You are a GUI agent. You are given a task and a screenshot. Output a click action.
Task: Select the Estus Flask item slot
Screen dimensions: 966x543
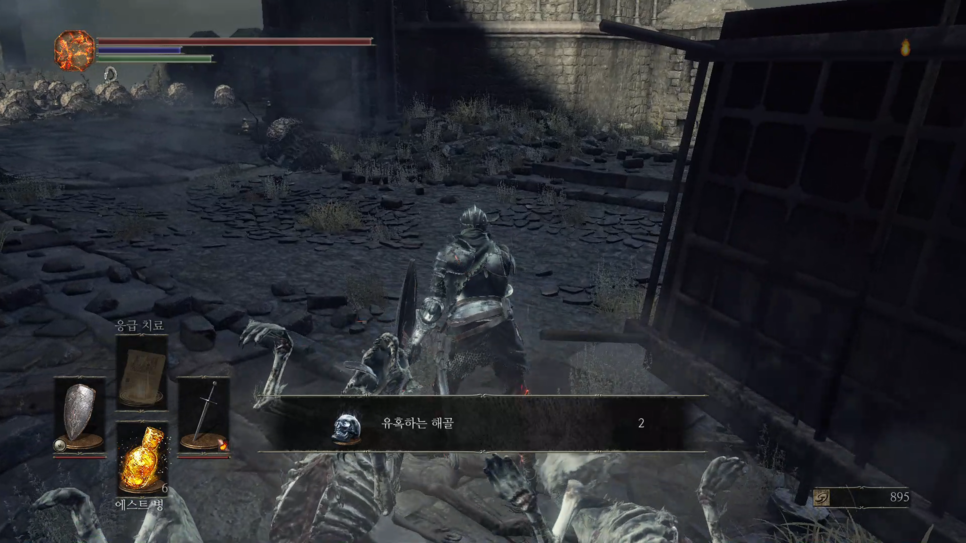[141, 458]
